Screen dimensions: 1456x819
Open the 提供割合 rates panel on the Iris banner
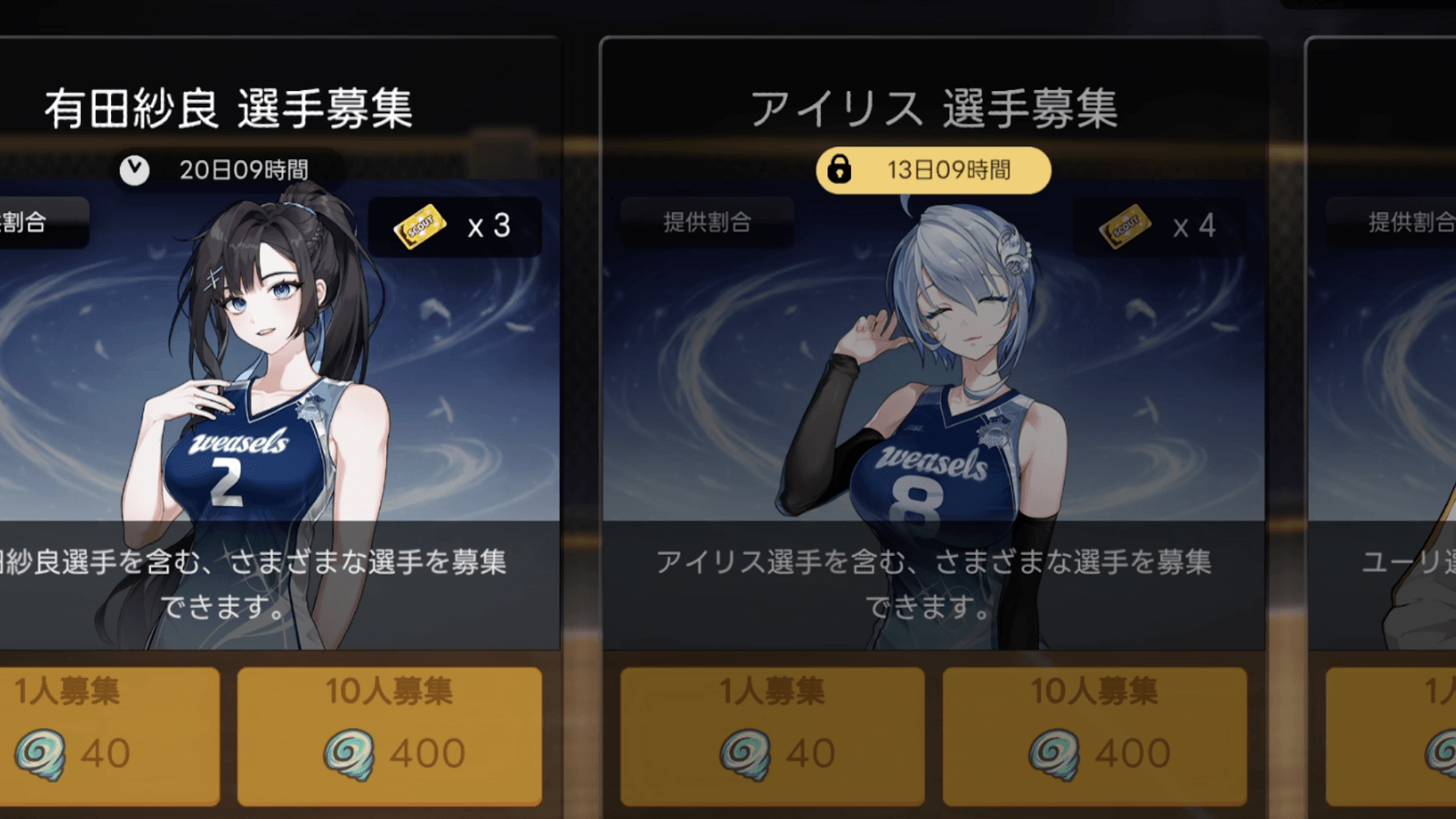(706, 221)
